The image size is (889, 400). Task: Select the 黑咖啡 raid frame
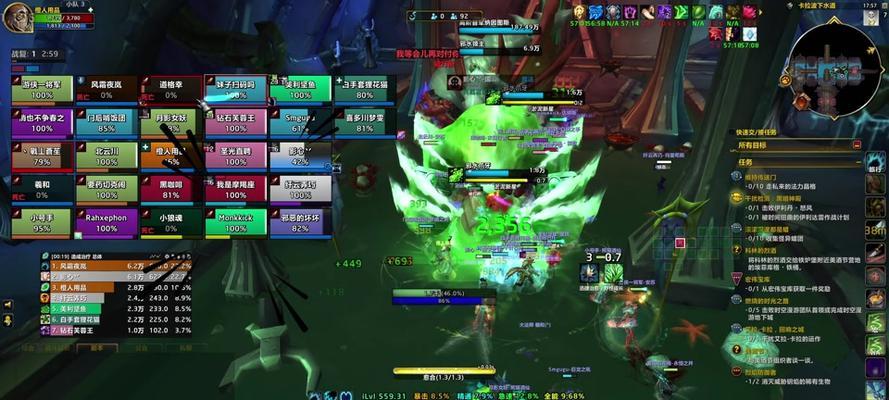(x=170, y=190)
